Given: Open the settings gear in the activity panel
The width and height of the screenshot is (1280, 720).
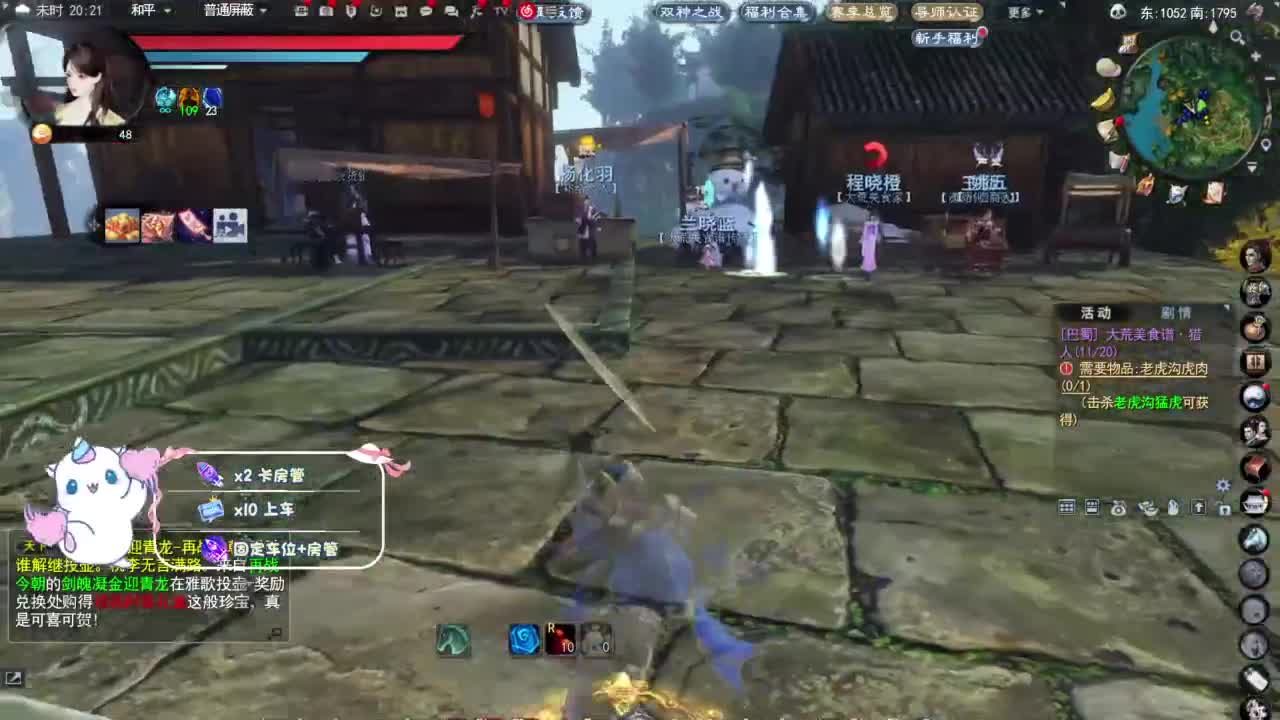Looking at the screenshot, I should pyautogui.click(x=1222, y=485).
